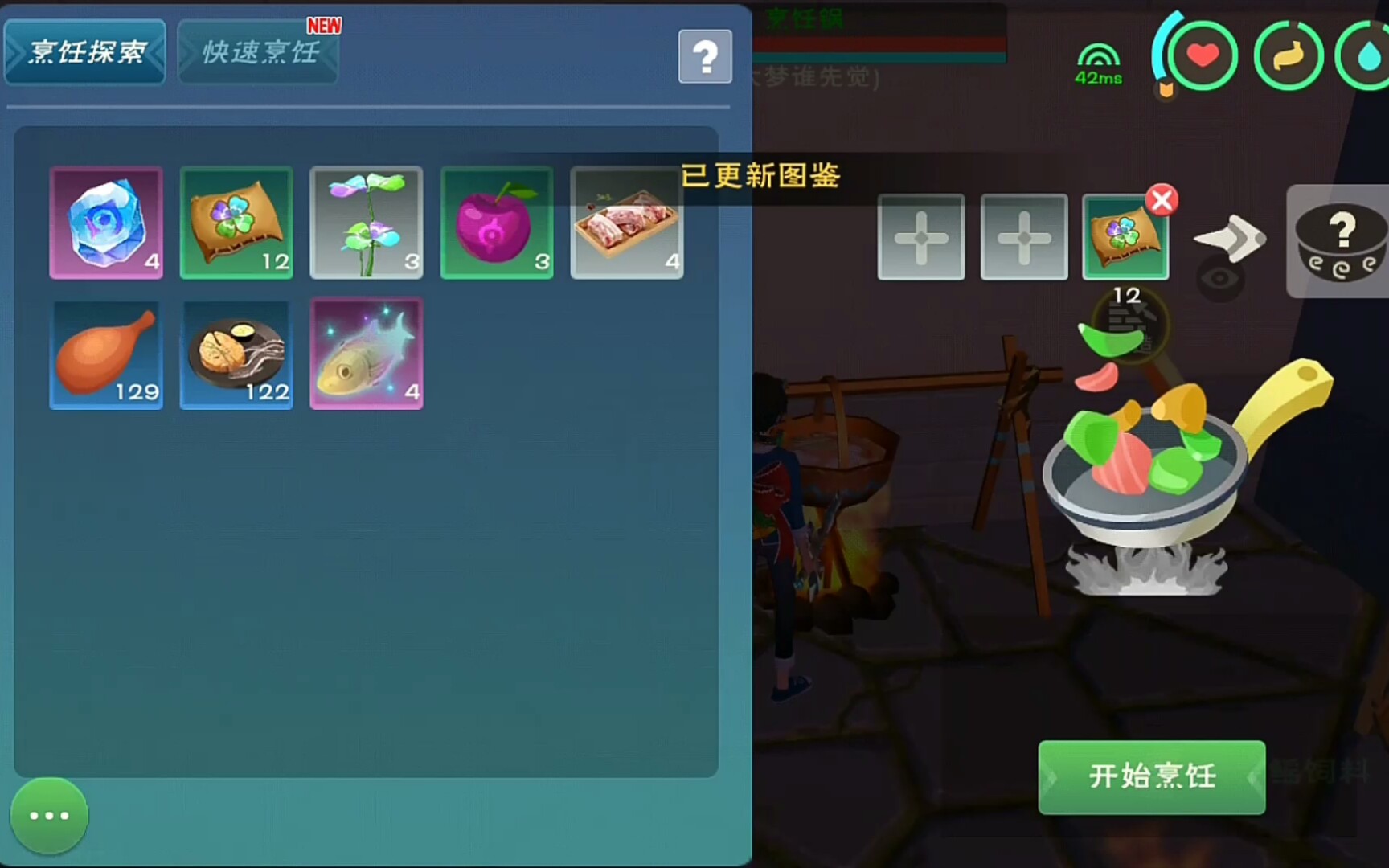
Task: Choose the shiny fish ingredient
Action: pyautogui.click(x=367, y=354)
